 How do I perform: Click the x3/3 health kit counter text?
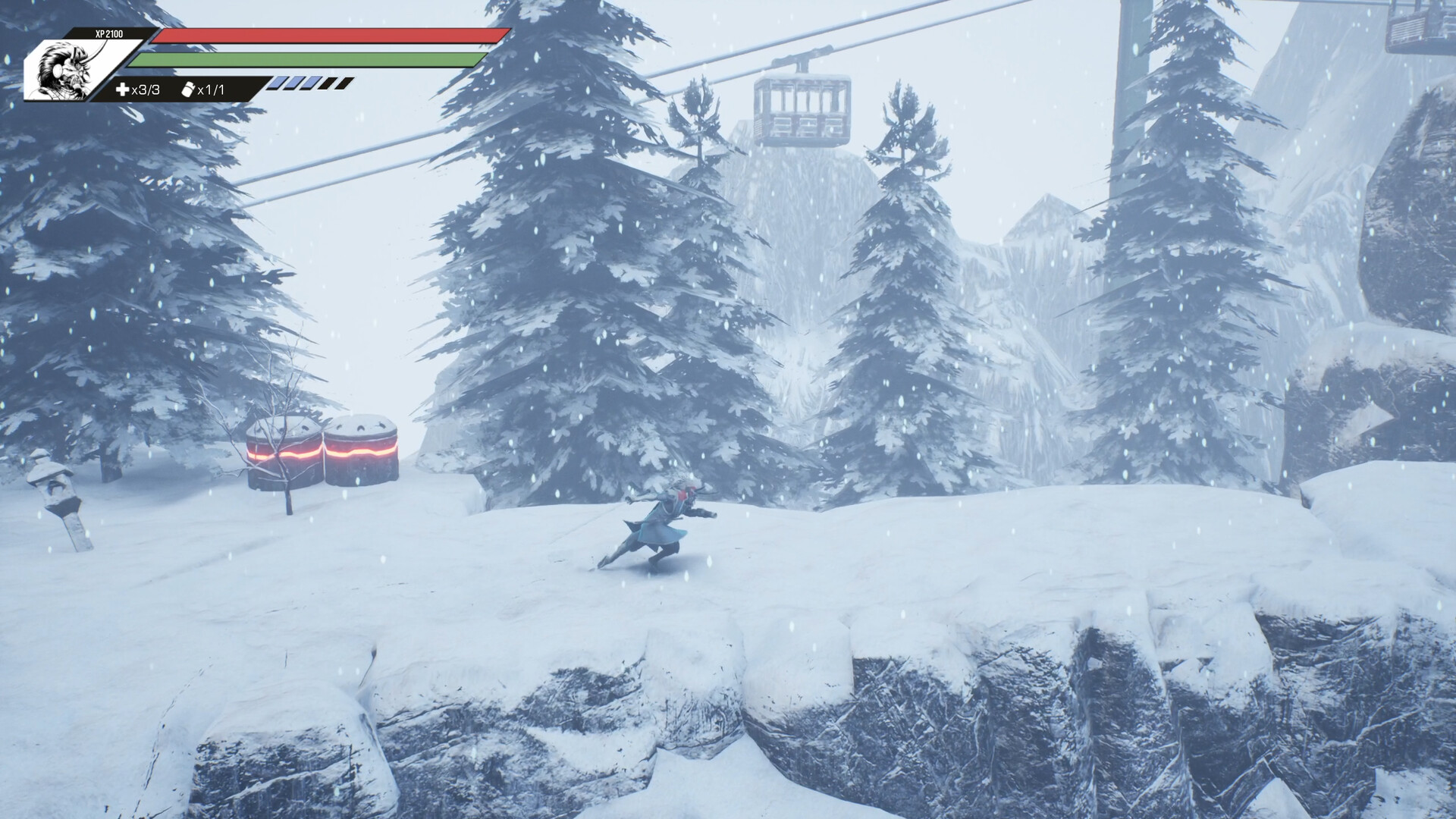click(x=146, y=89)
